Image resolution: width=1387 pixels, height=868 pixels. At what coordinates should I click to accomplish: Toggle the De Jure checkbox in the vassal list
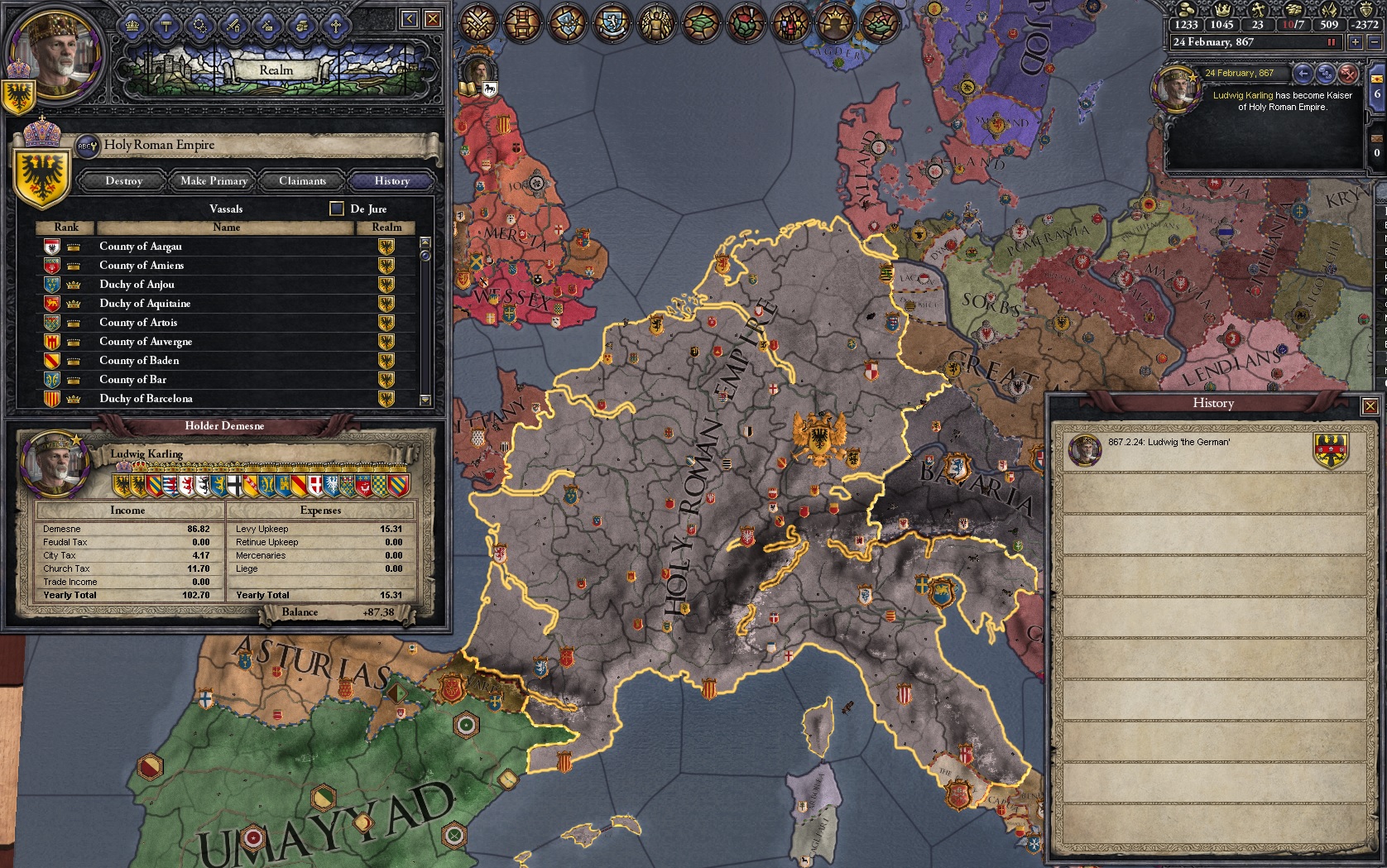(x=337, y=208)
